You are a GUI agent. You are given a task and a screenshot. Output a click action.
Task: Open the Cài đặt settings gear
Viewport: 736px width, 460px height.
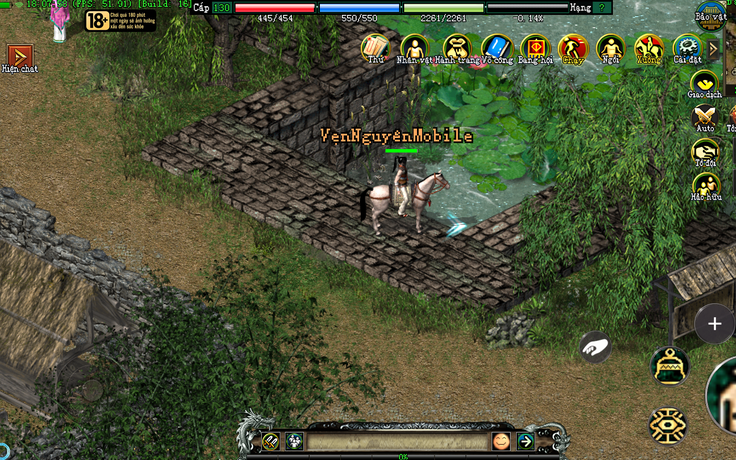[x=687, y=47]
